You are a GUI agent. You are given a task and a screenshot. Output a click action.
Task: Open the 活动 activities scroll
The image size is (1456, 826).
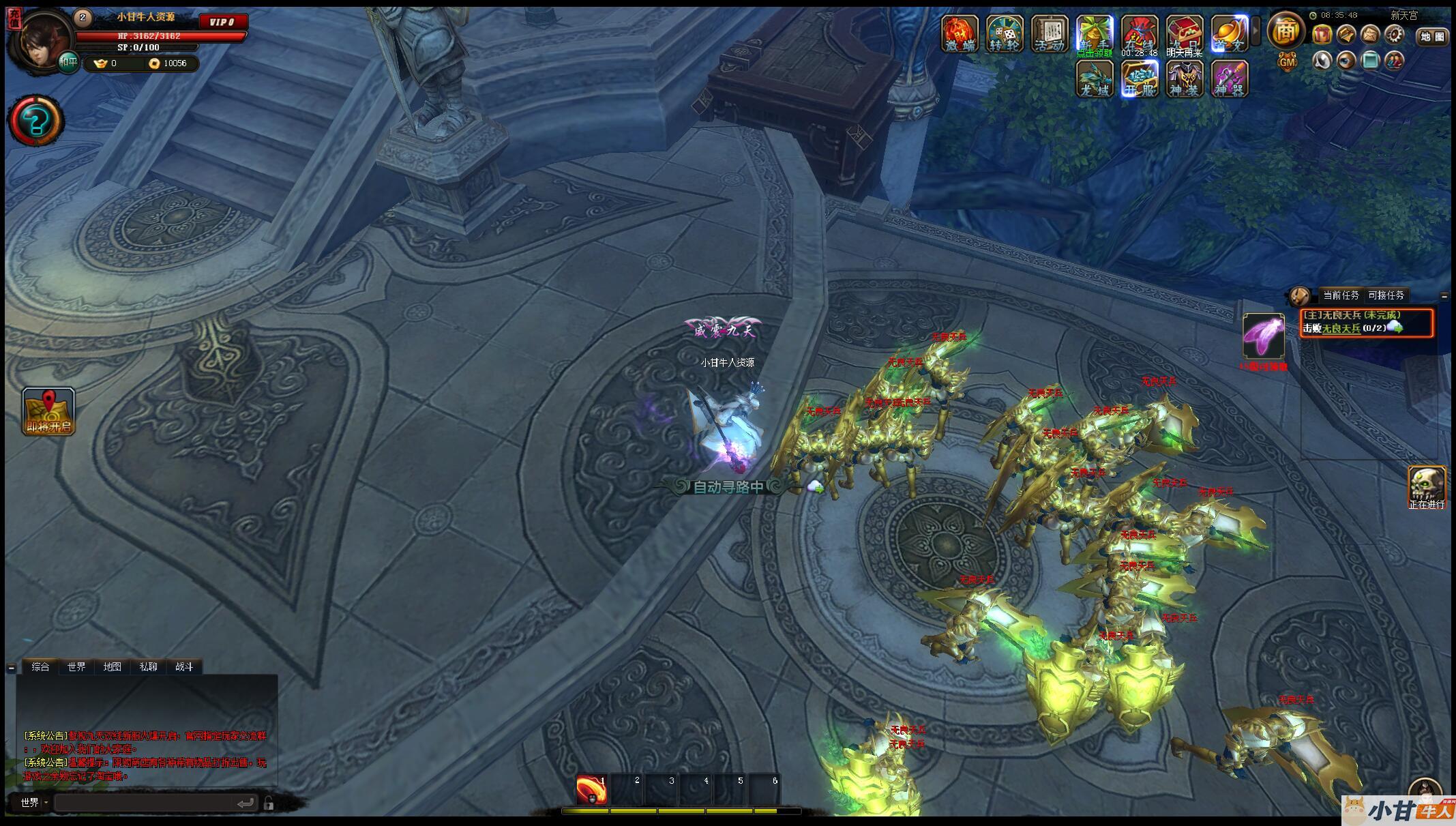[1049, 33]
